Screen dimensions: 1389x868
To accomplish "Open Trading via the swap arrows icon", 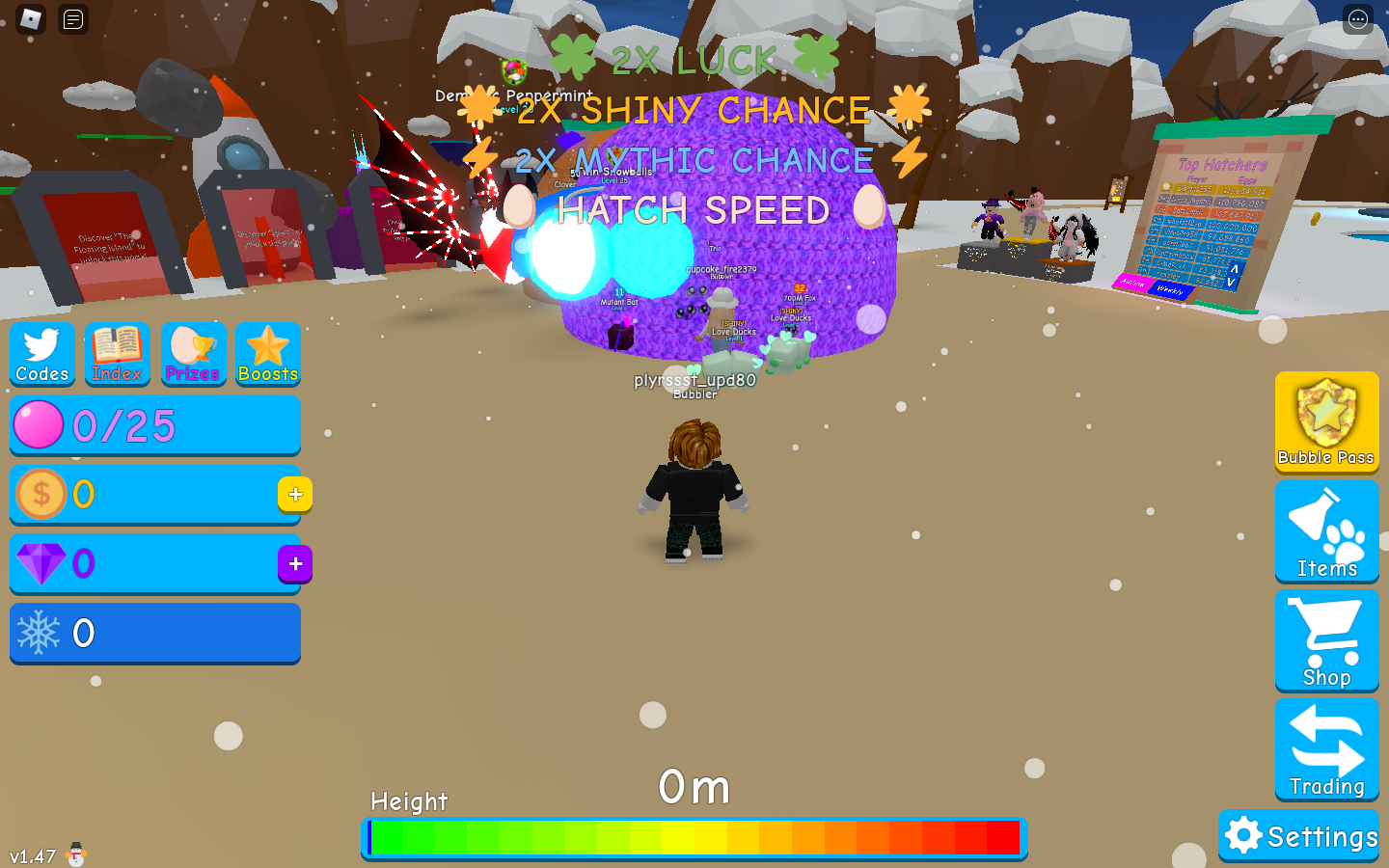I will pos(1326,749).
